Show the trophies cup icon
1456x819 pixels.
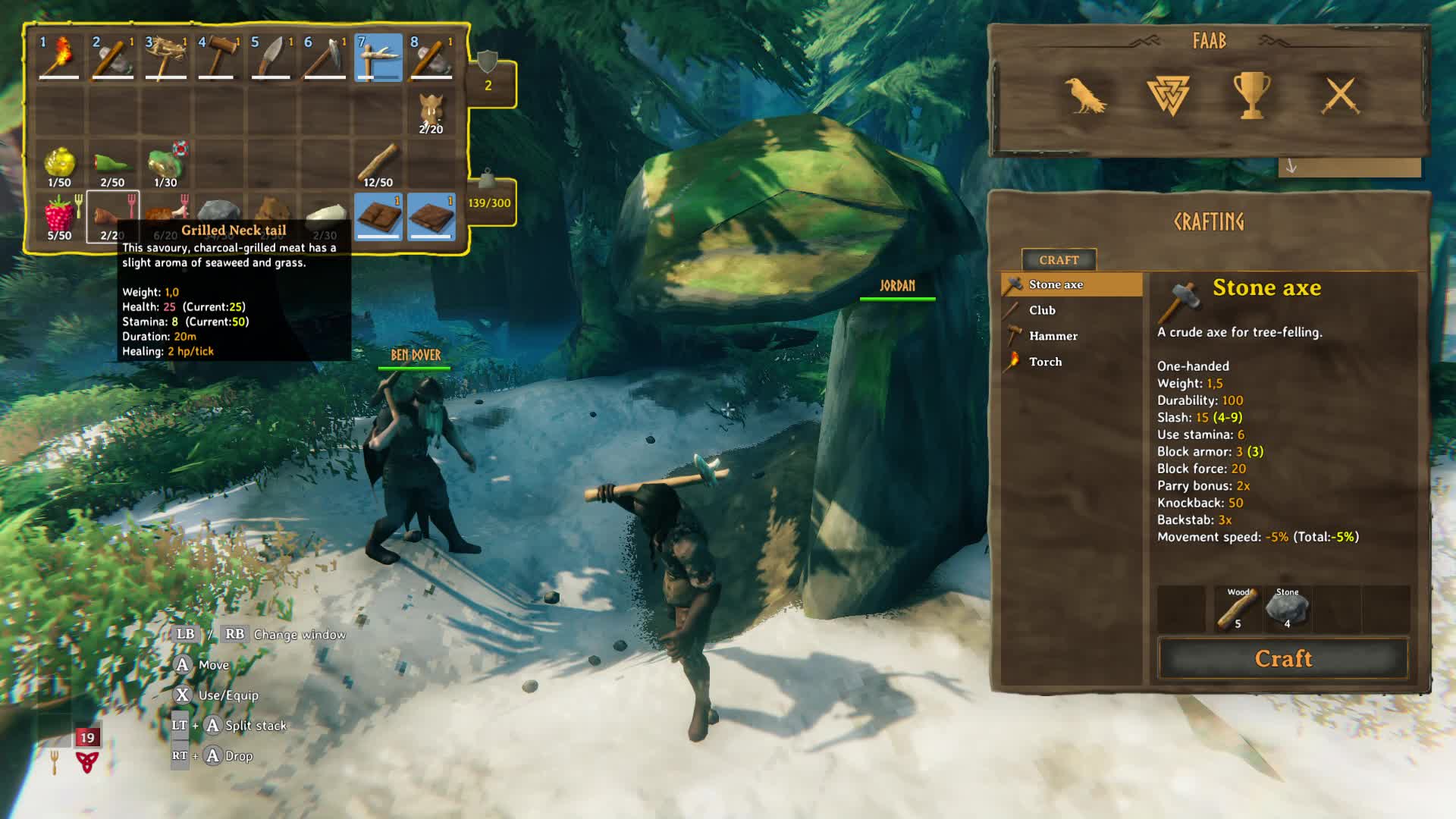(1251, 96)
